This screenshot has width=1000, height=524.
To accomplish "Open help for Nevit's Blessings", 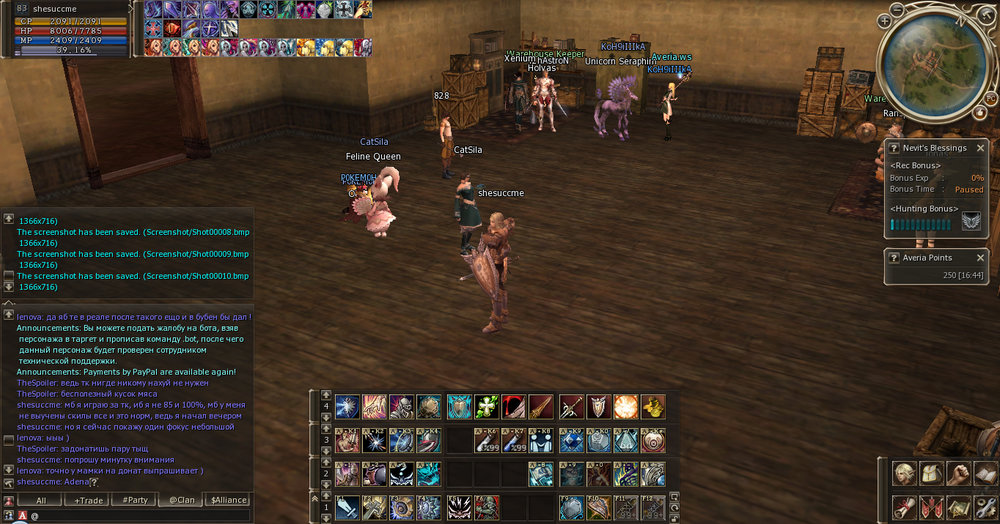I will click(x=894, y=148).
